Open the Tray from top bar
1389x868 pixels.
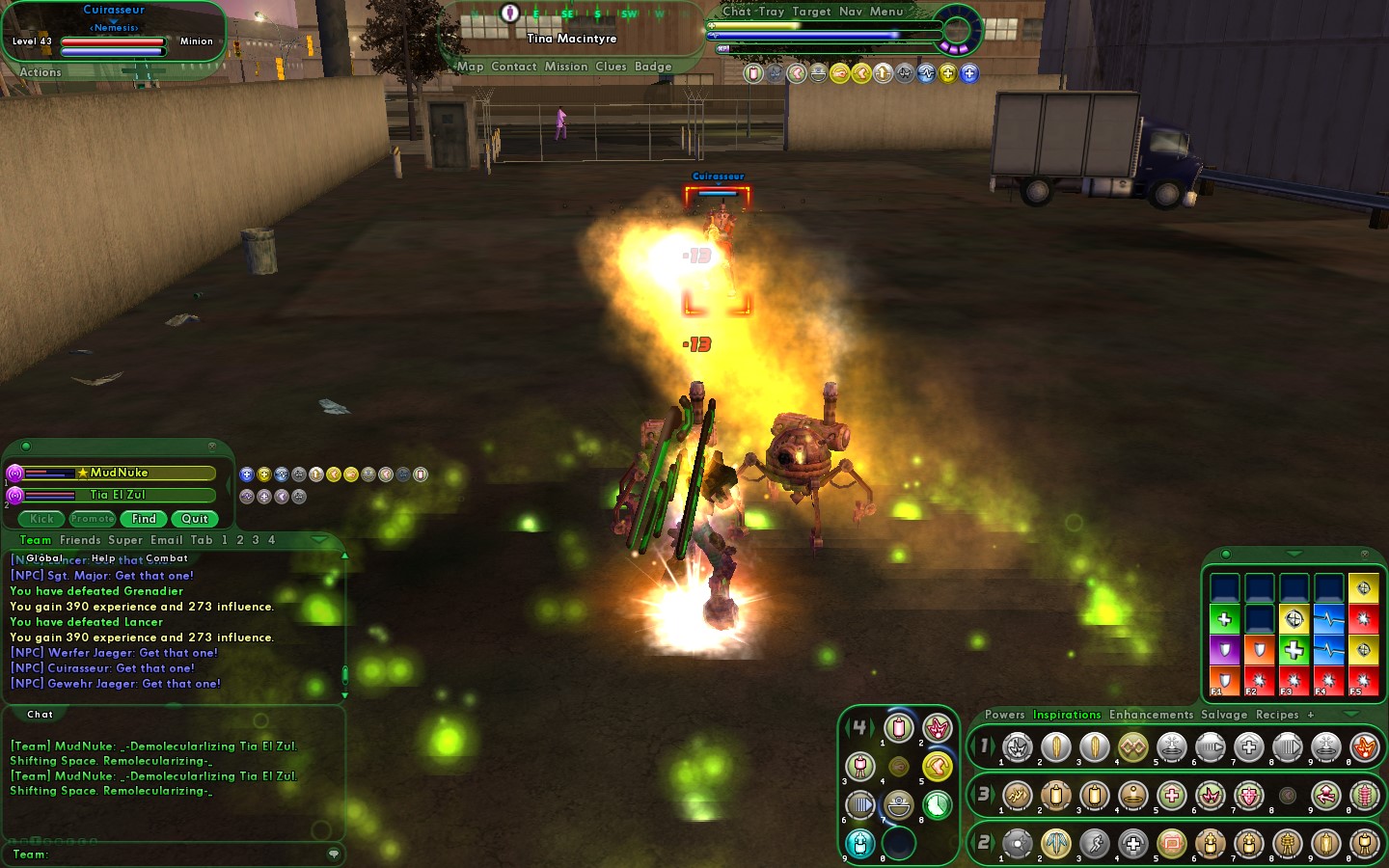(x=771, y=12)
